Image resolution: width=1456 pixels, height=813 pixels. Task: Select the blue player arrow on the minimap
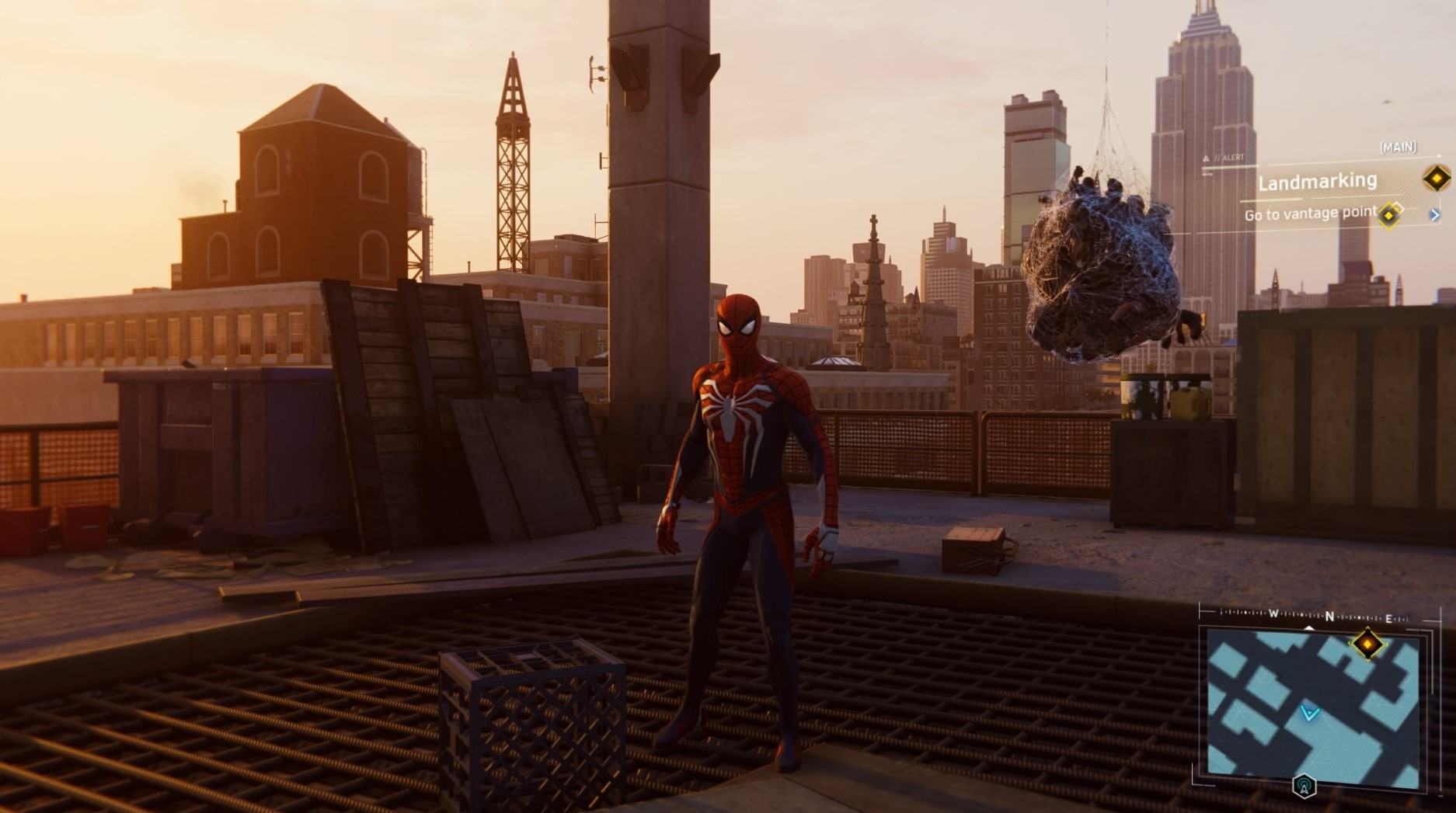coord(1310,713)
